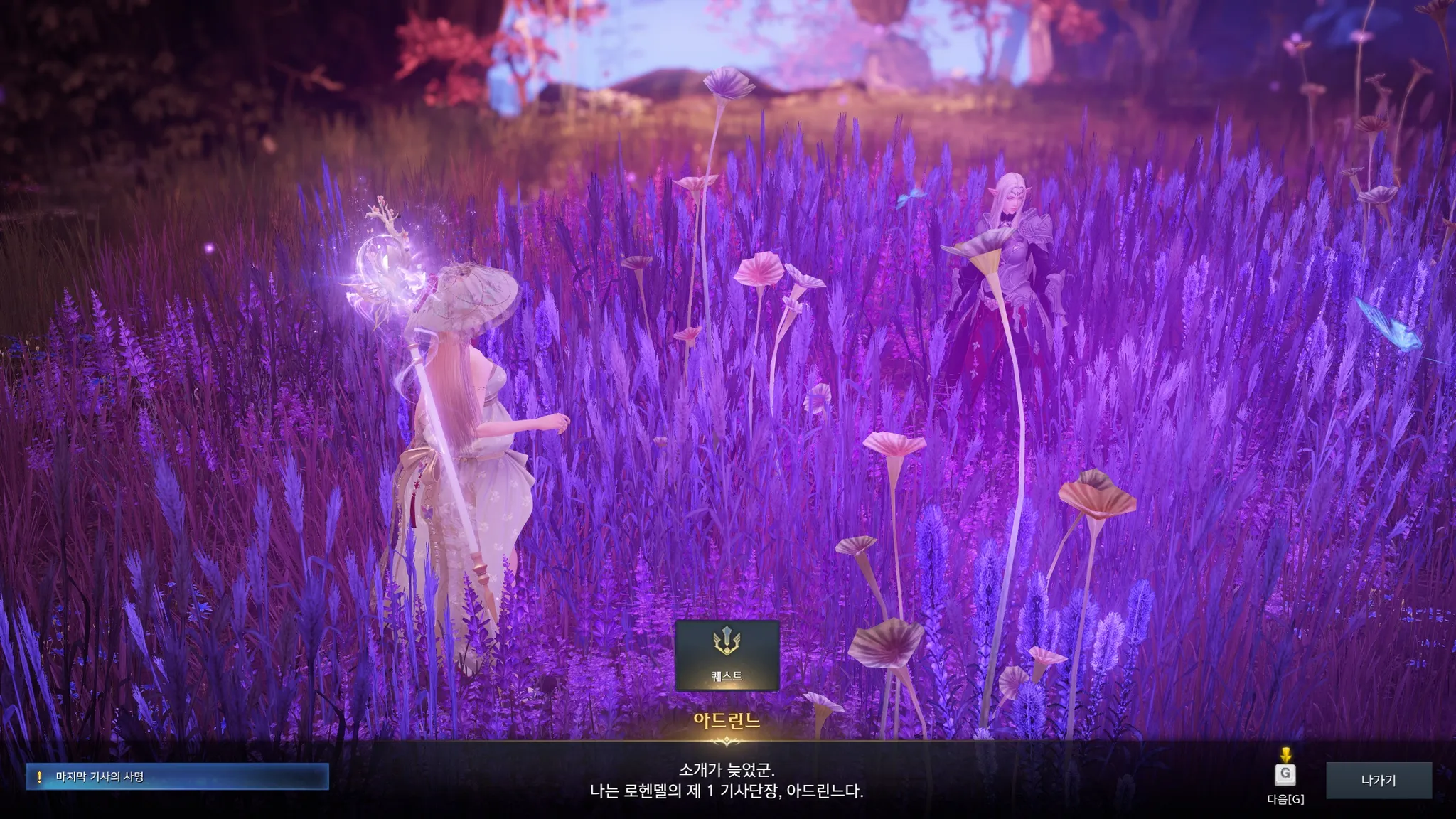Viewport: 1456px width, 819px height.
Task: Open the 마지막 기사의 사명 quest entry
Action: [x=177, y=777]
